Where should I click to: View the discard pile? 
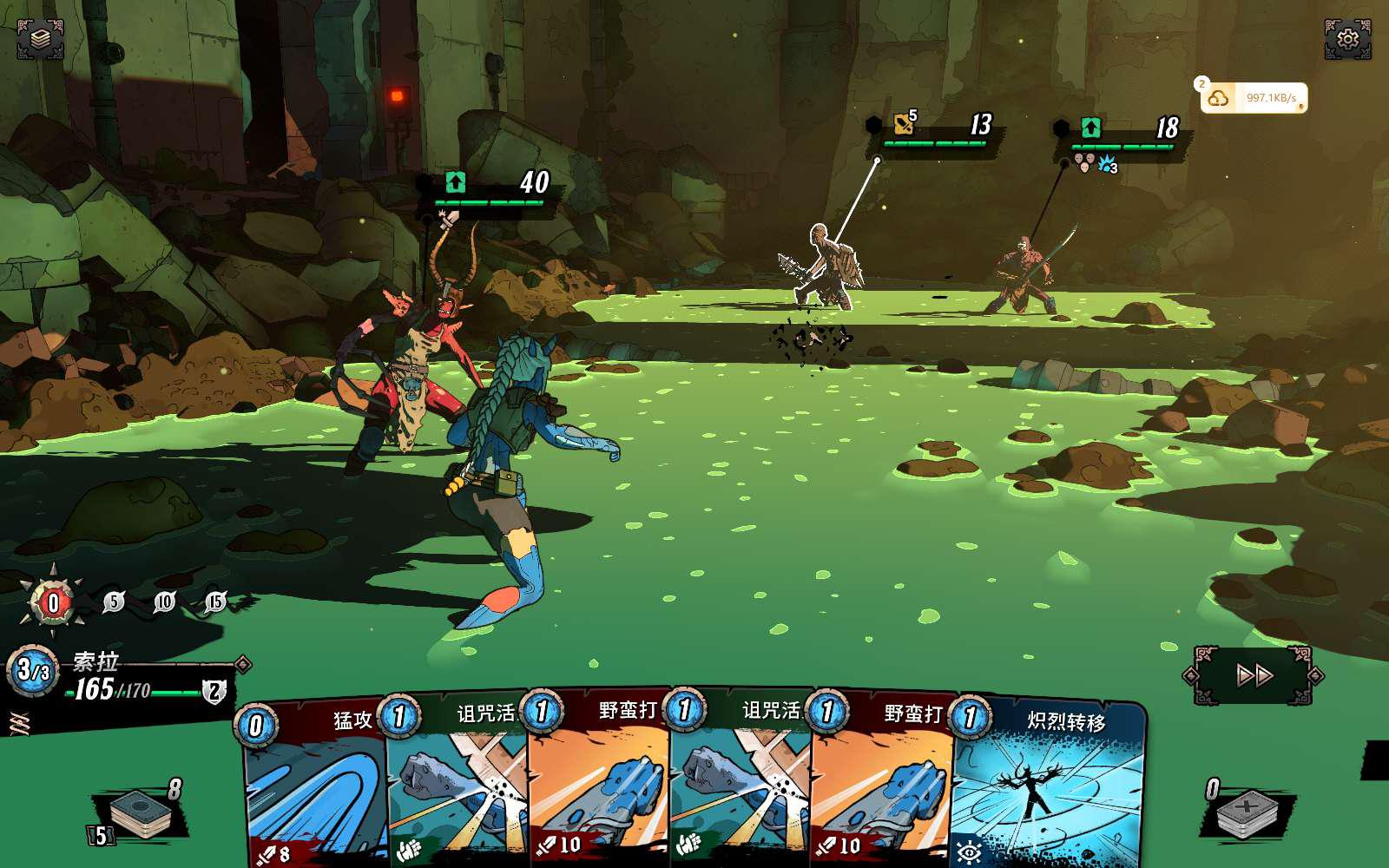[x=1247, y=816]
